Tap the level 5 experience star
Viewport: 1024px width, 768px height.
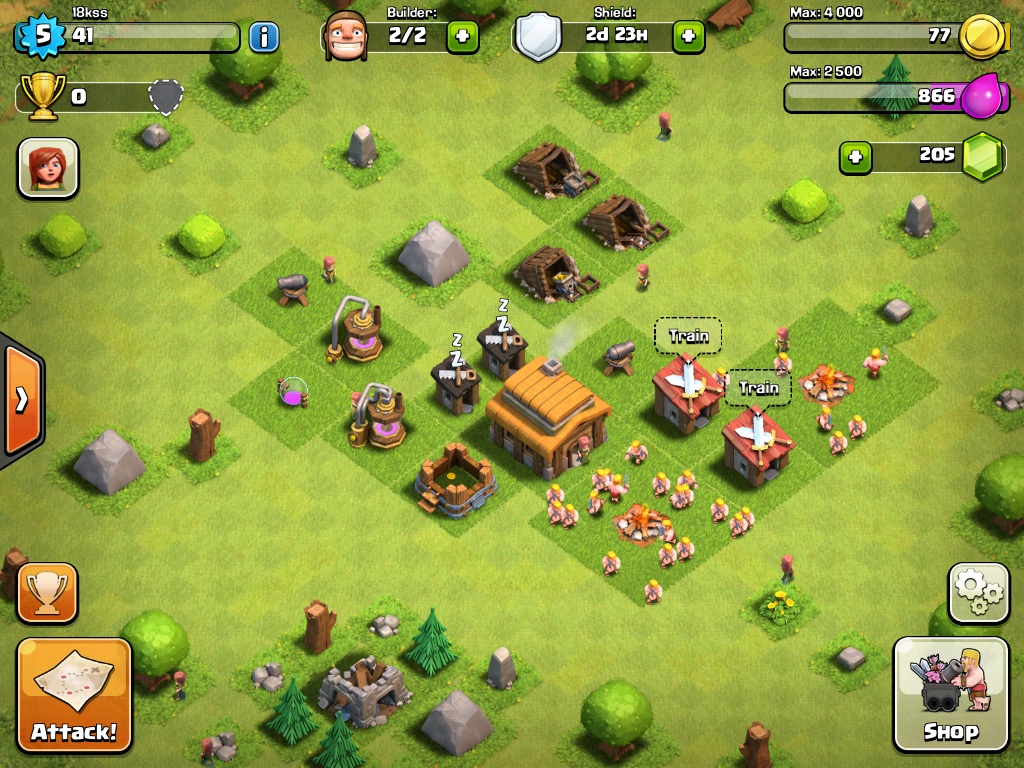click(x=42, y=37)
